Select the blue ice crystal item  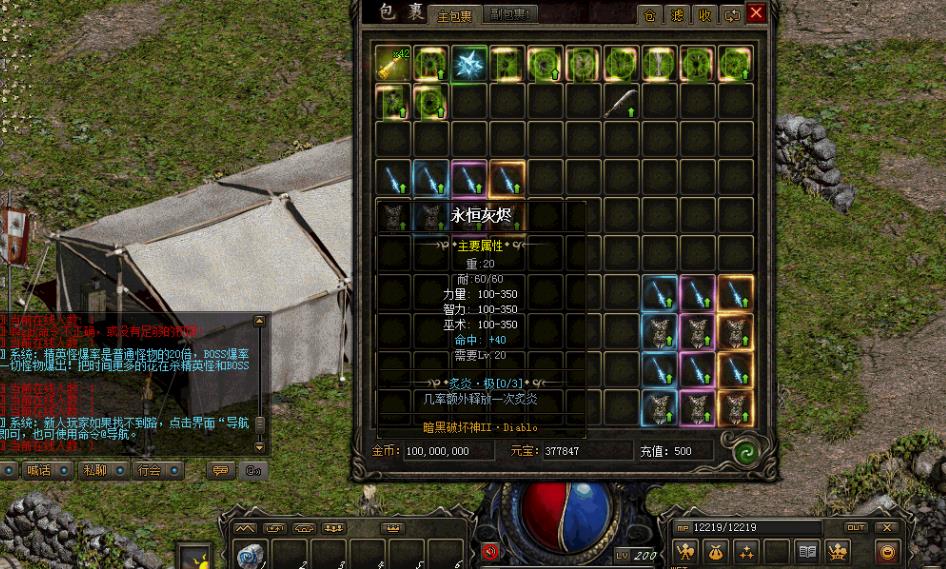coord(469,63)
